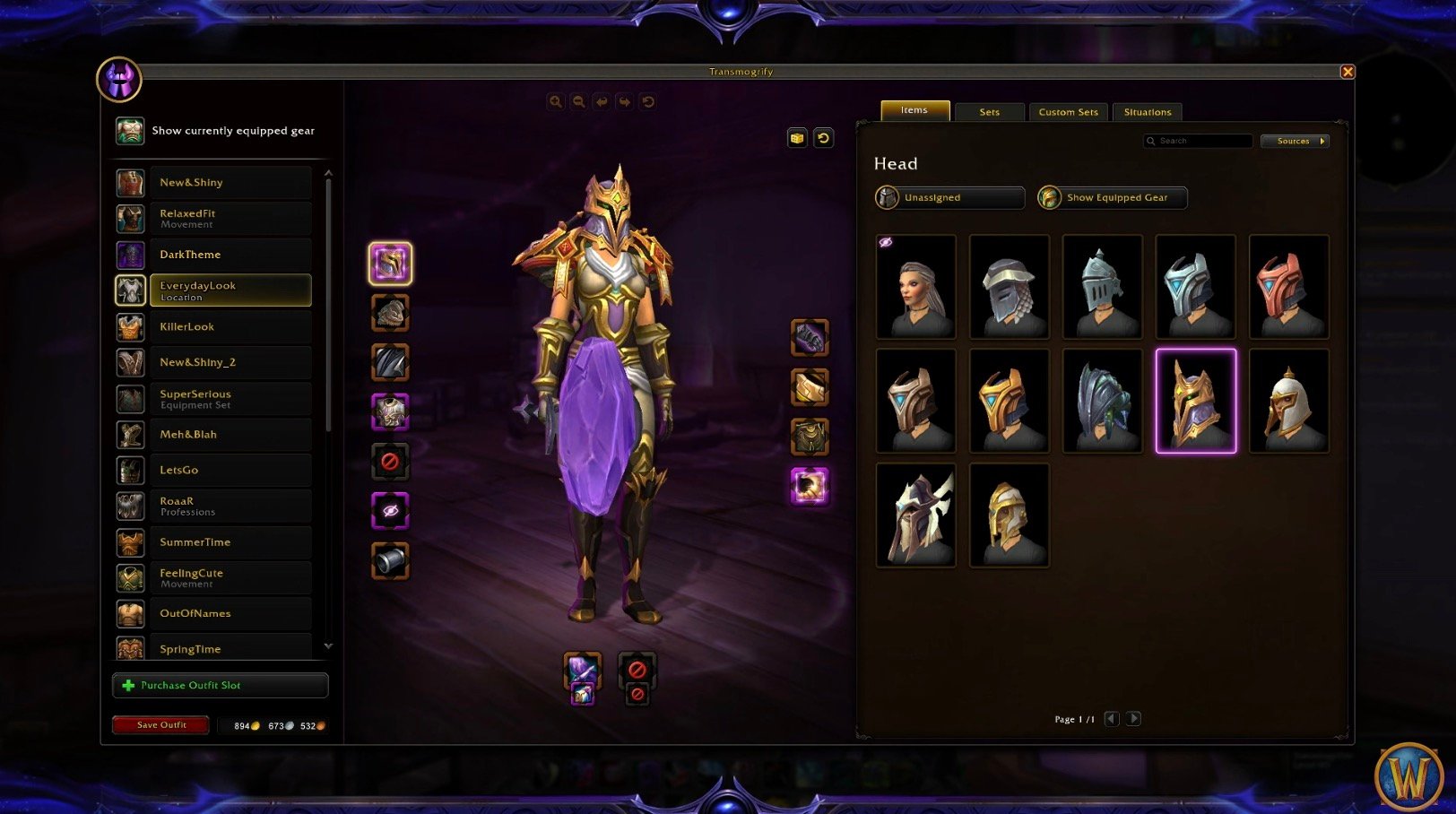Click the Show Equipped Gear button
Screen dimensions: 1456x814
click(1112, 197)
